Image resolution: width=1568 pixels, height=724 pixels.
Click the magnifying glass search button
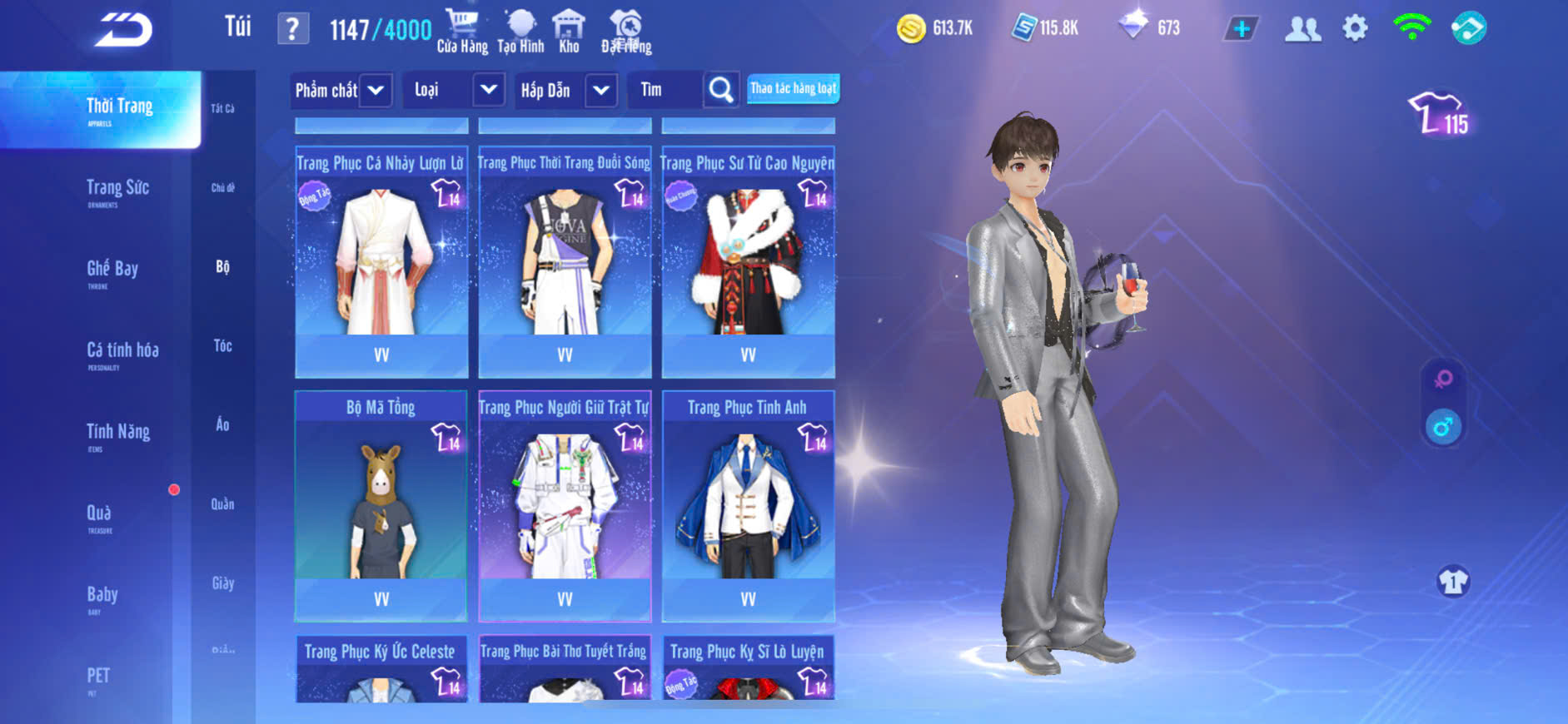coord(721,90)
